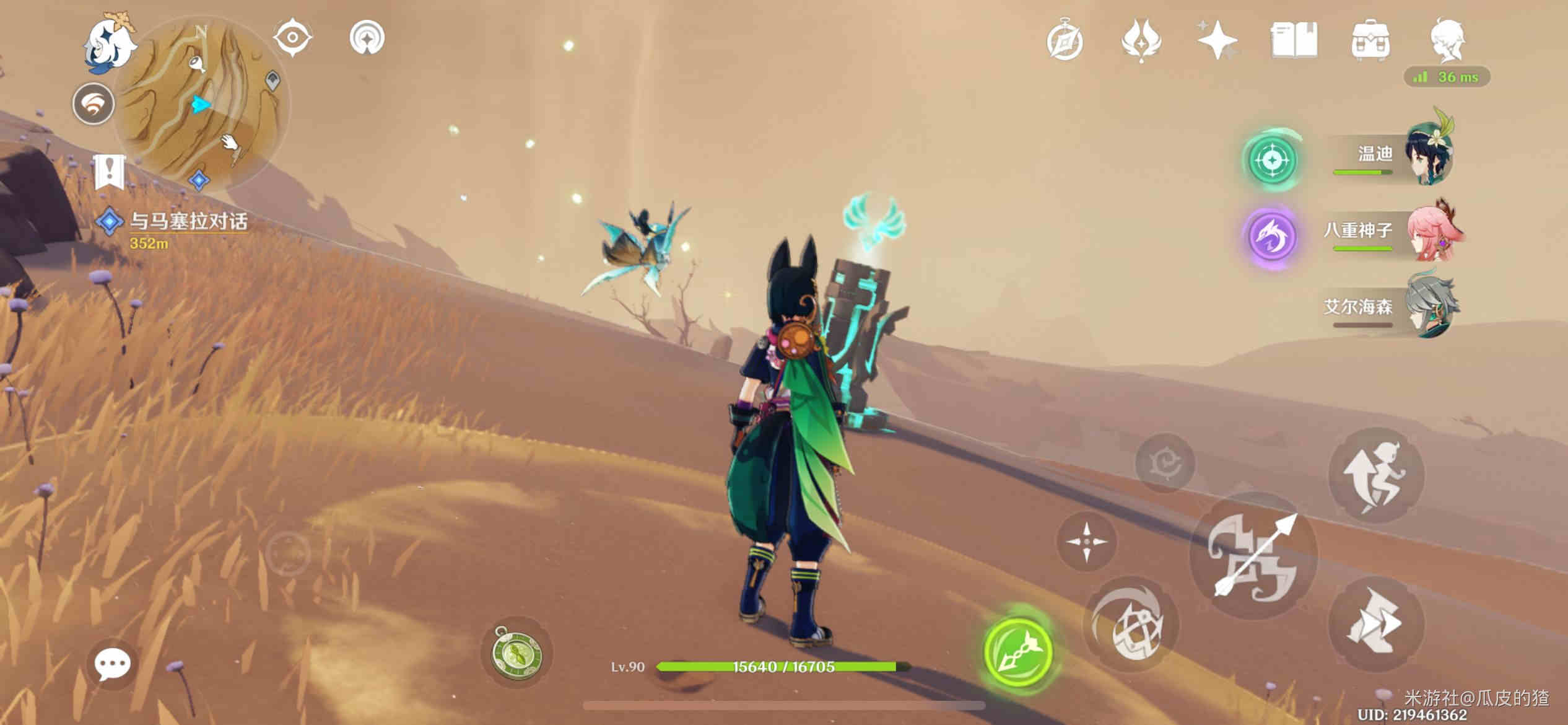The width and height of the screenshot is (1568, 725).
Task: Fire the bow normal attack button
Action: click(1254, 555)
